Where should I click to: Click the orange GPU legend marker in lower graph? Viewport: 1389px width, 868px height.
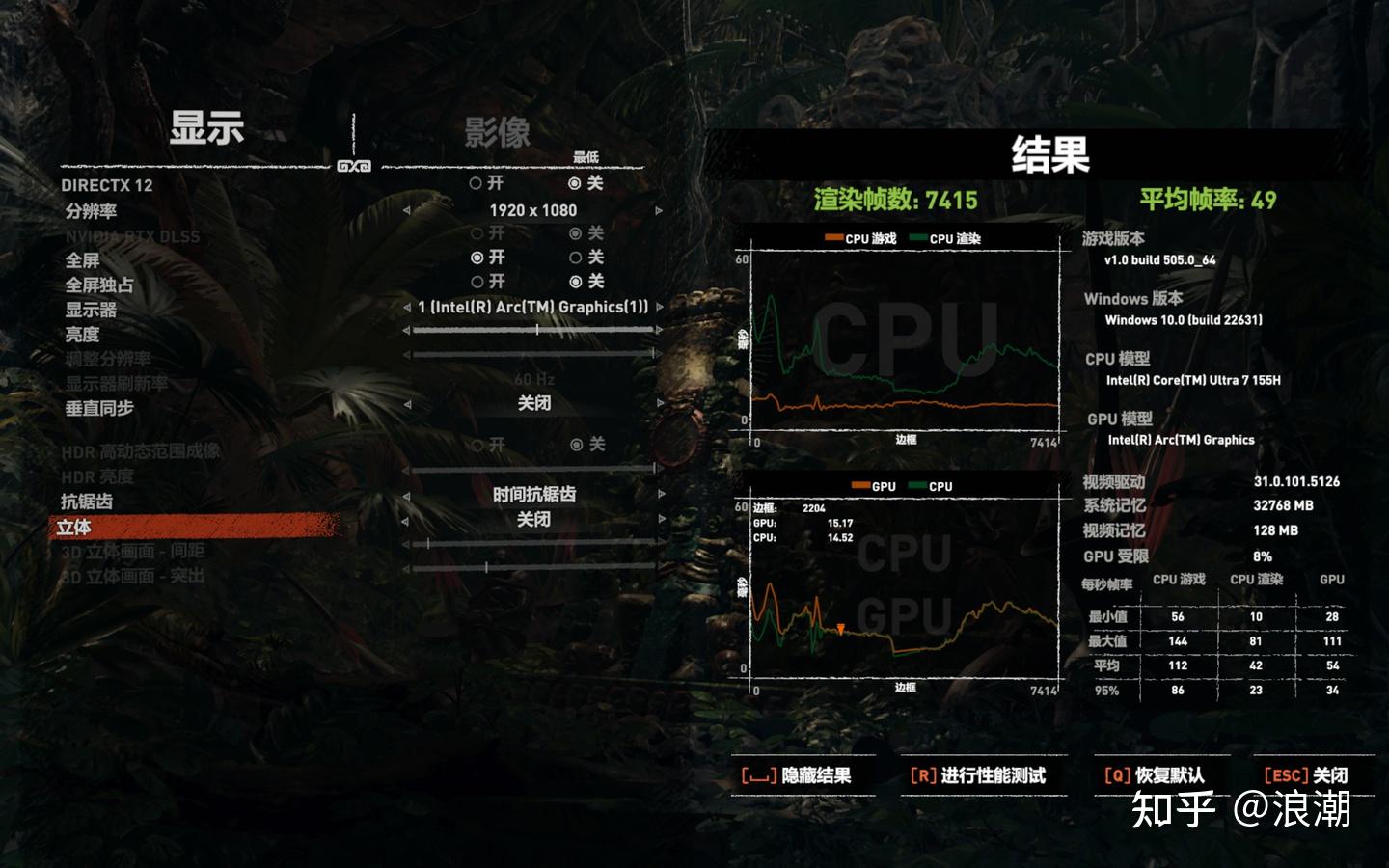tap(861, 485)
